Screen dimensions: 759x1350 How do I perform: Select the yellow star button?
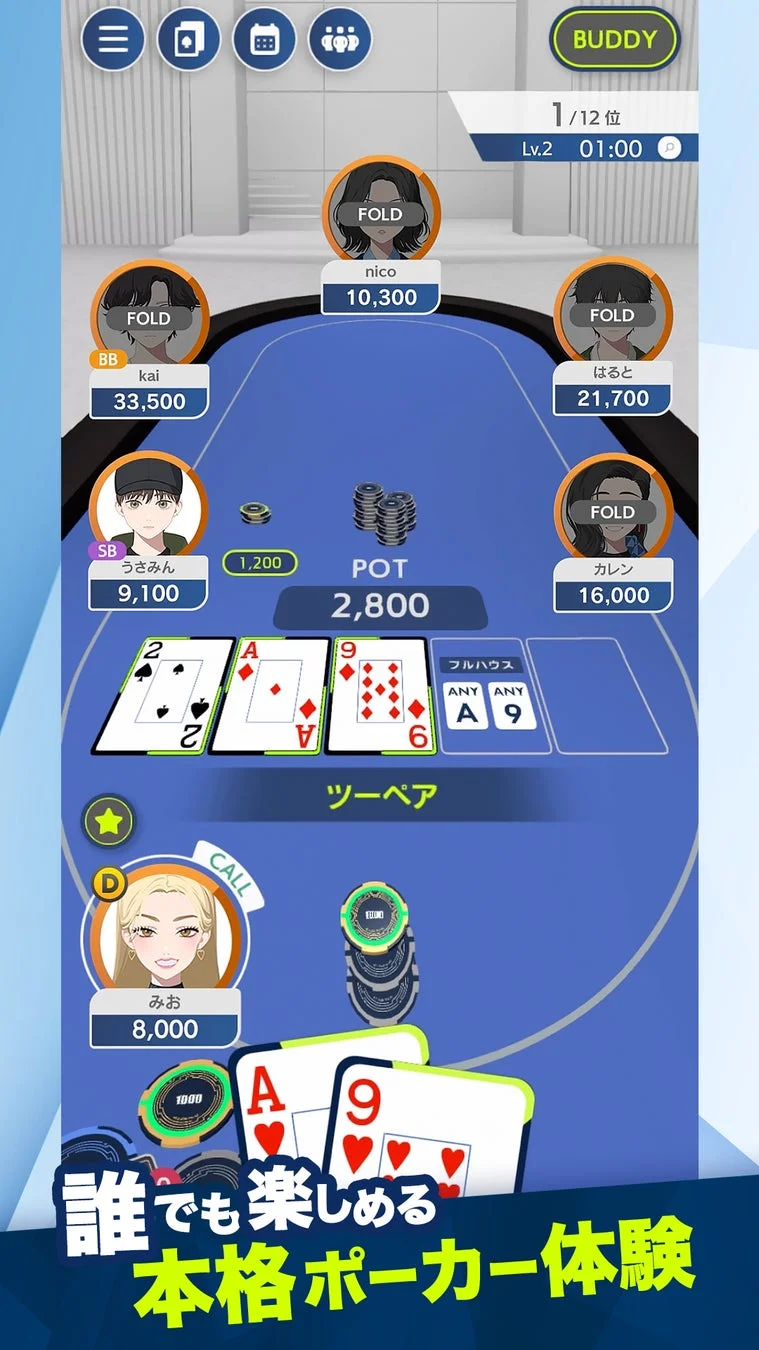click(x=107, y=822)
